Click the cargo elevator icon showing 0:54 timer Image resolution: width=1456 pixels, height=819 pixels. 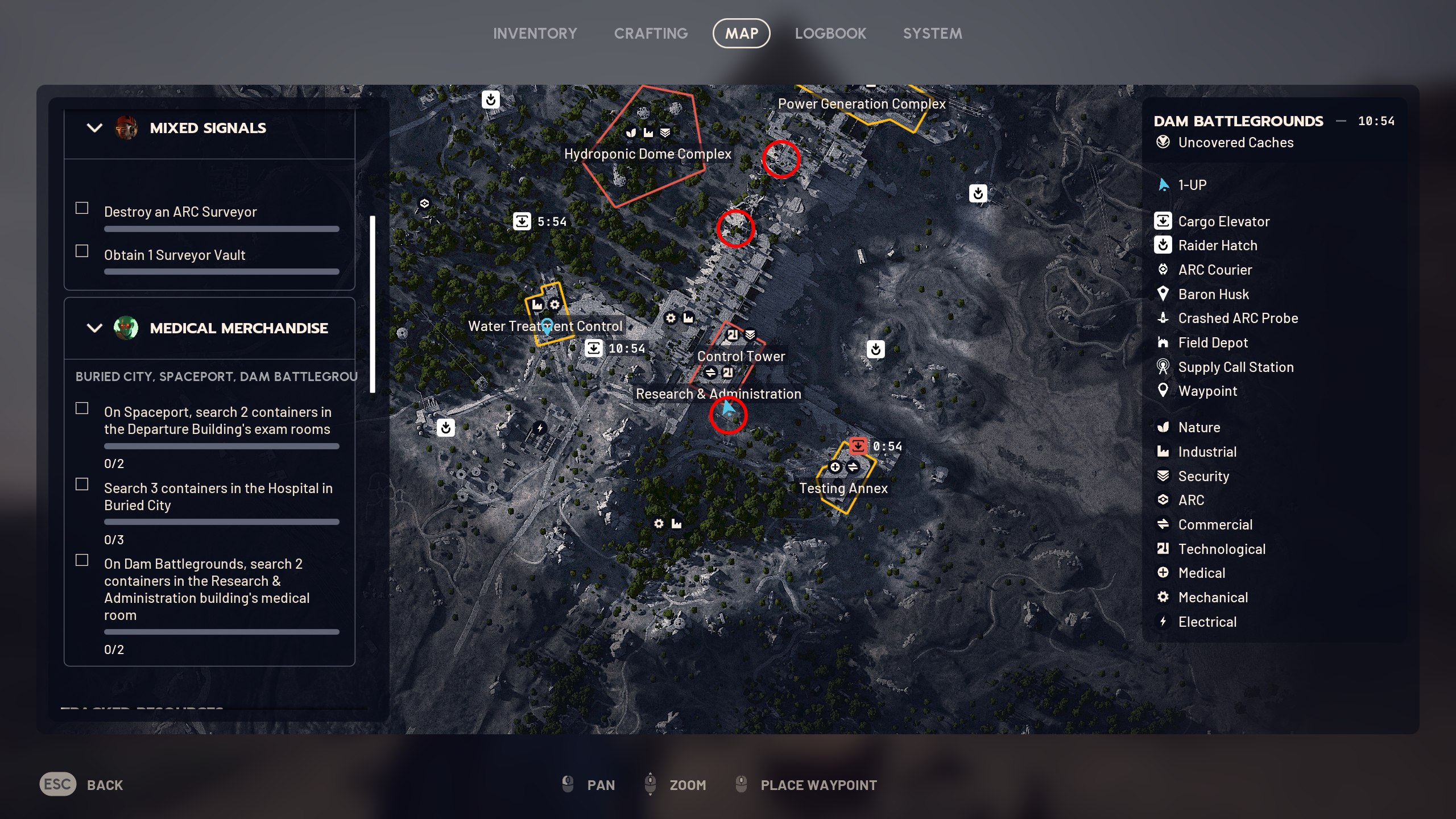tap(858, 446)
